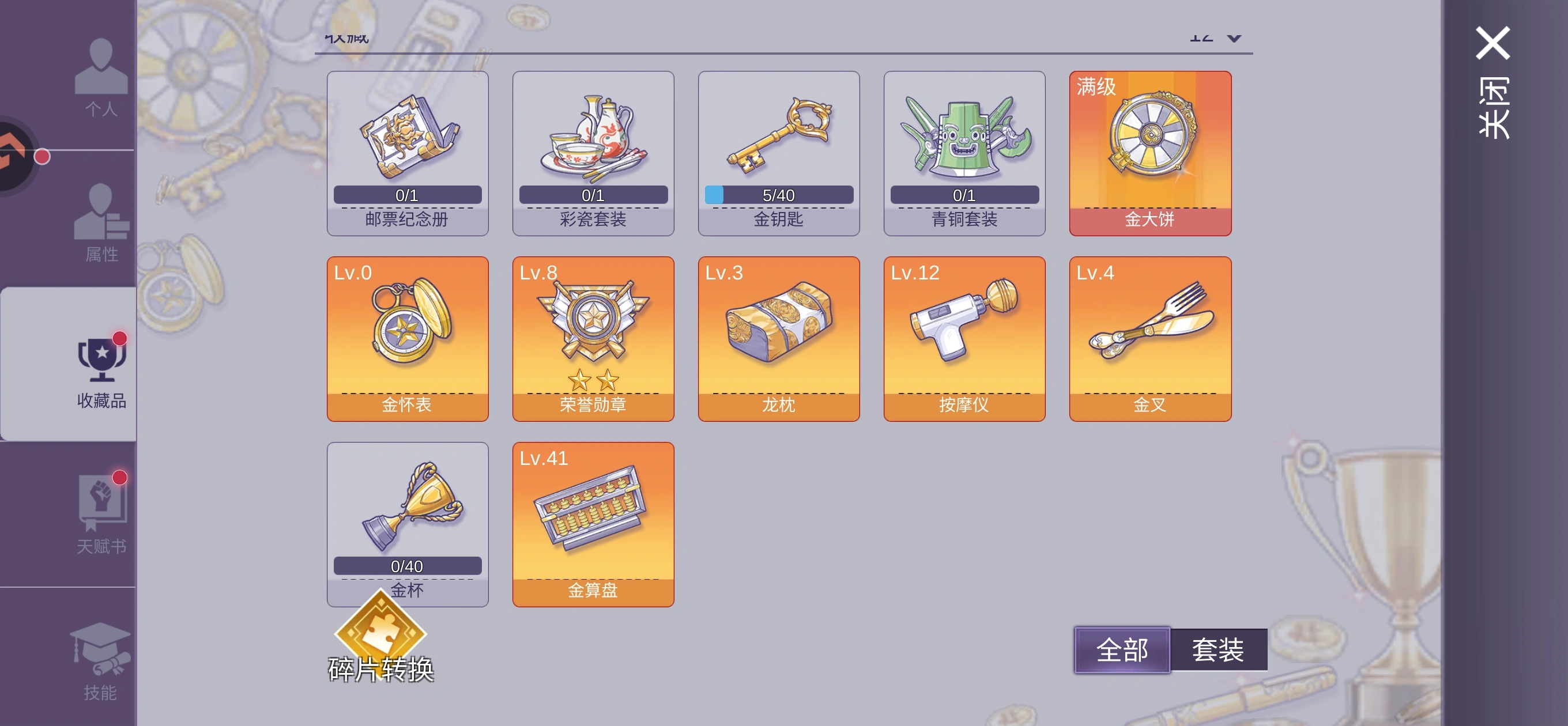Screen dimensions: 1568x726
Task: Choose the 金怀表 pocket watch item
Action: click(x=407, y=339)
